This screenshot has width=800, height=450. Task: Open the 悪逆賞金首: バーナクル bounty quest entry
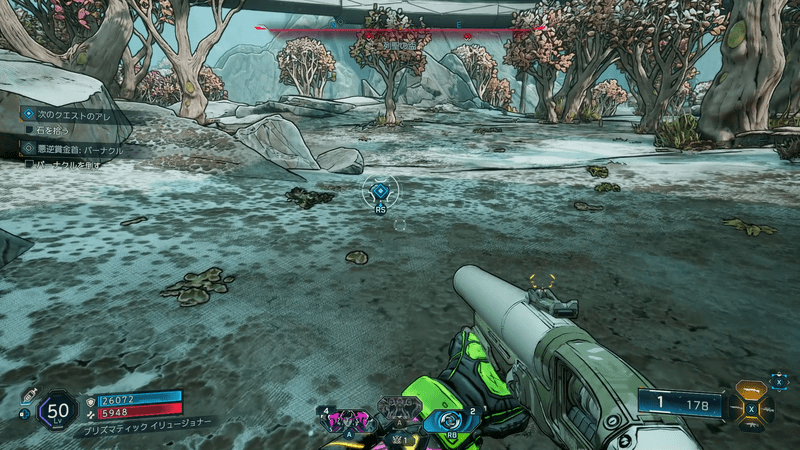click(x=76, y=148)
